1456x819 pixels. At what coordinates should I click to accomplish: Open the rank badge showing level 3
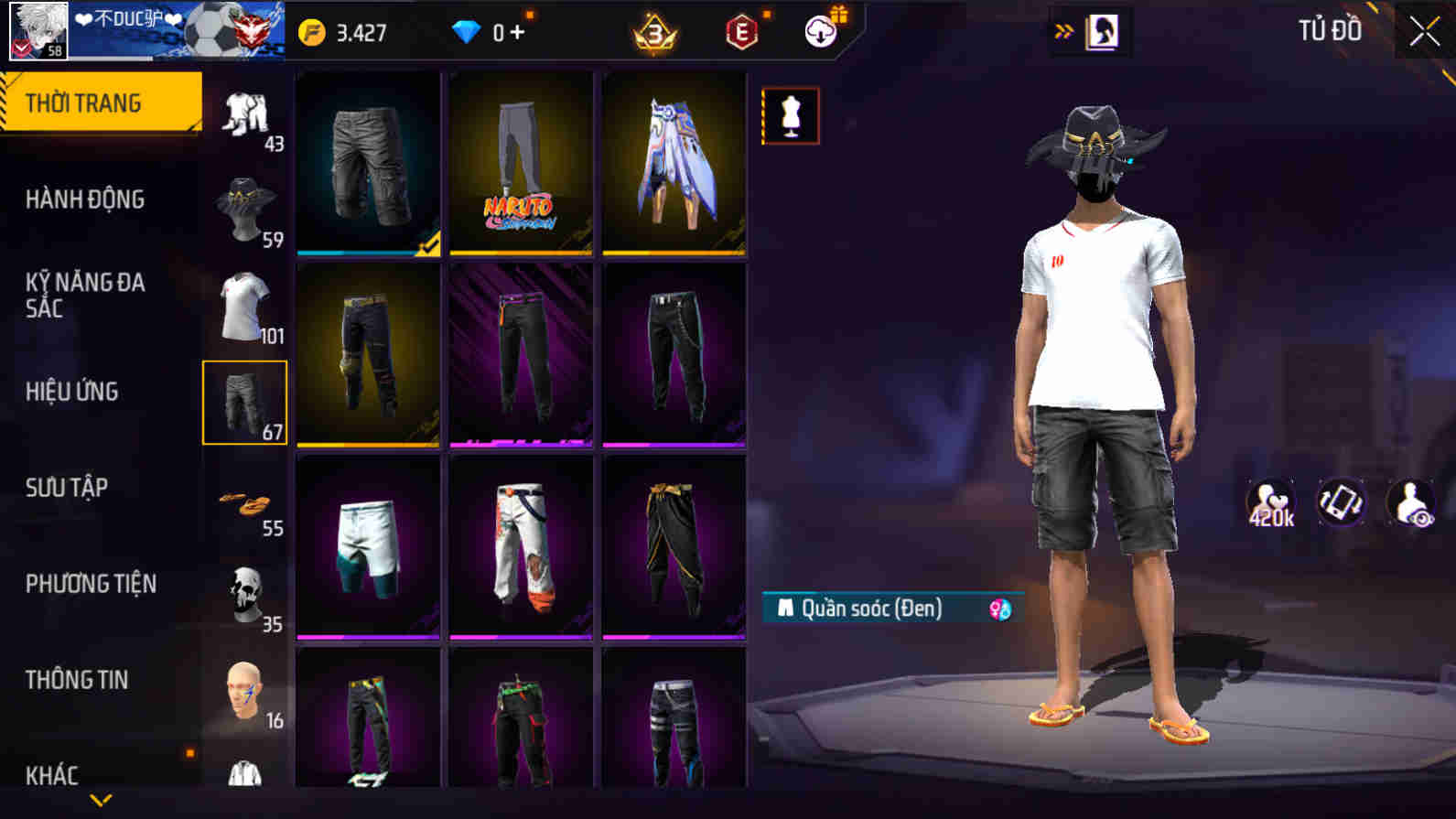(x=653, y=30)
